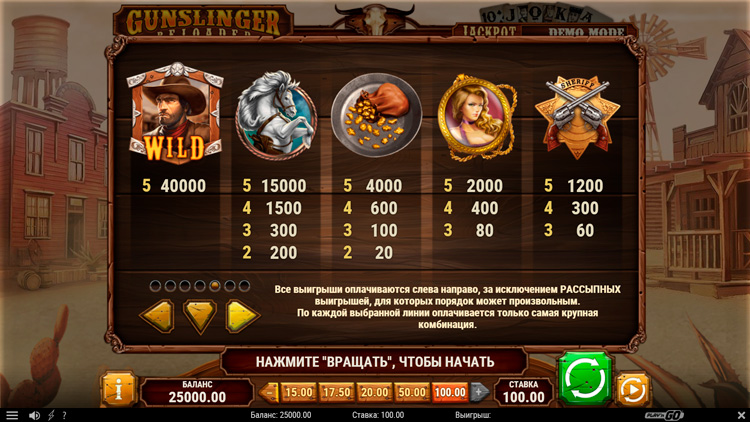Set the bet to 20.00

pos(374,392)
